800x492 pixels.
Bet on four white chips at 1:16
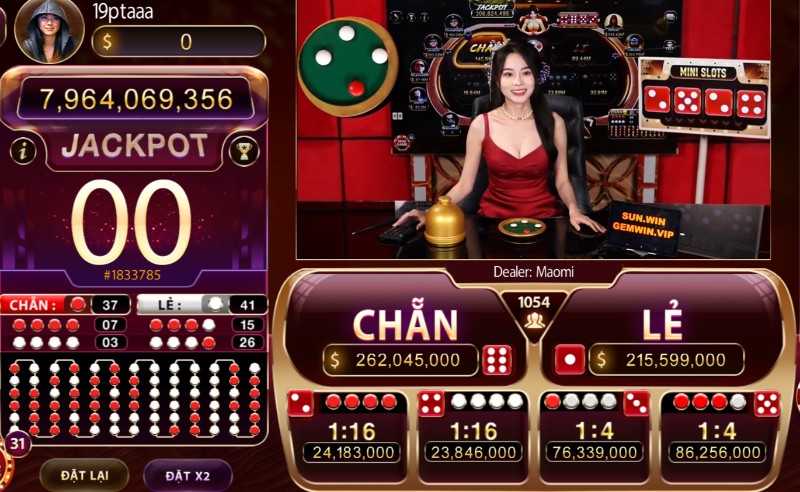pos(472,430)
